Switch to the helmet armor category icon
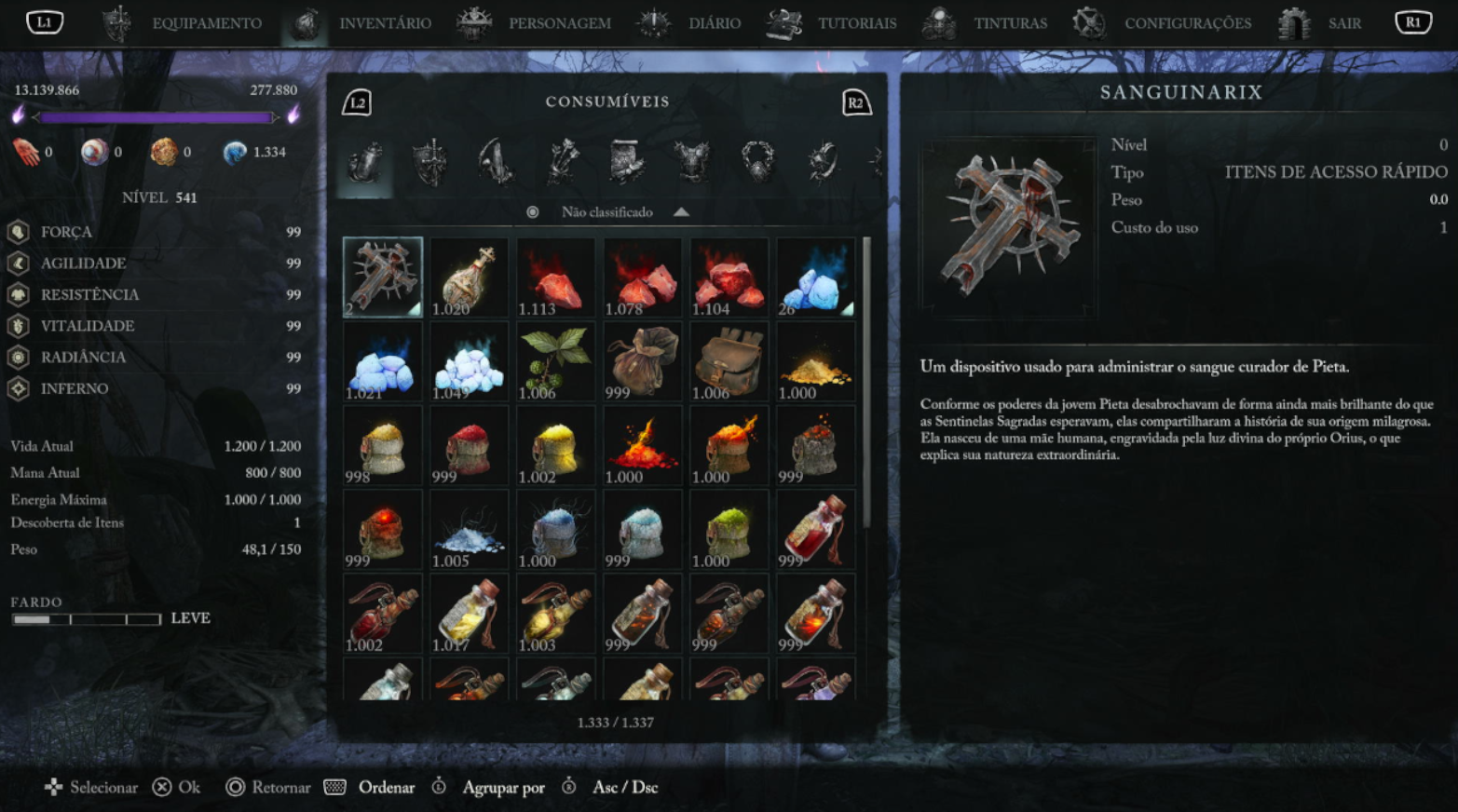1458x812 pixels. click(x=430, y=163)
